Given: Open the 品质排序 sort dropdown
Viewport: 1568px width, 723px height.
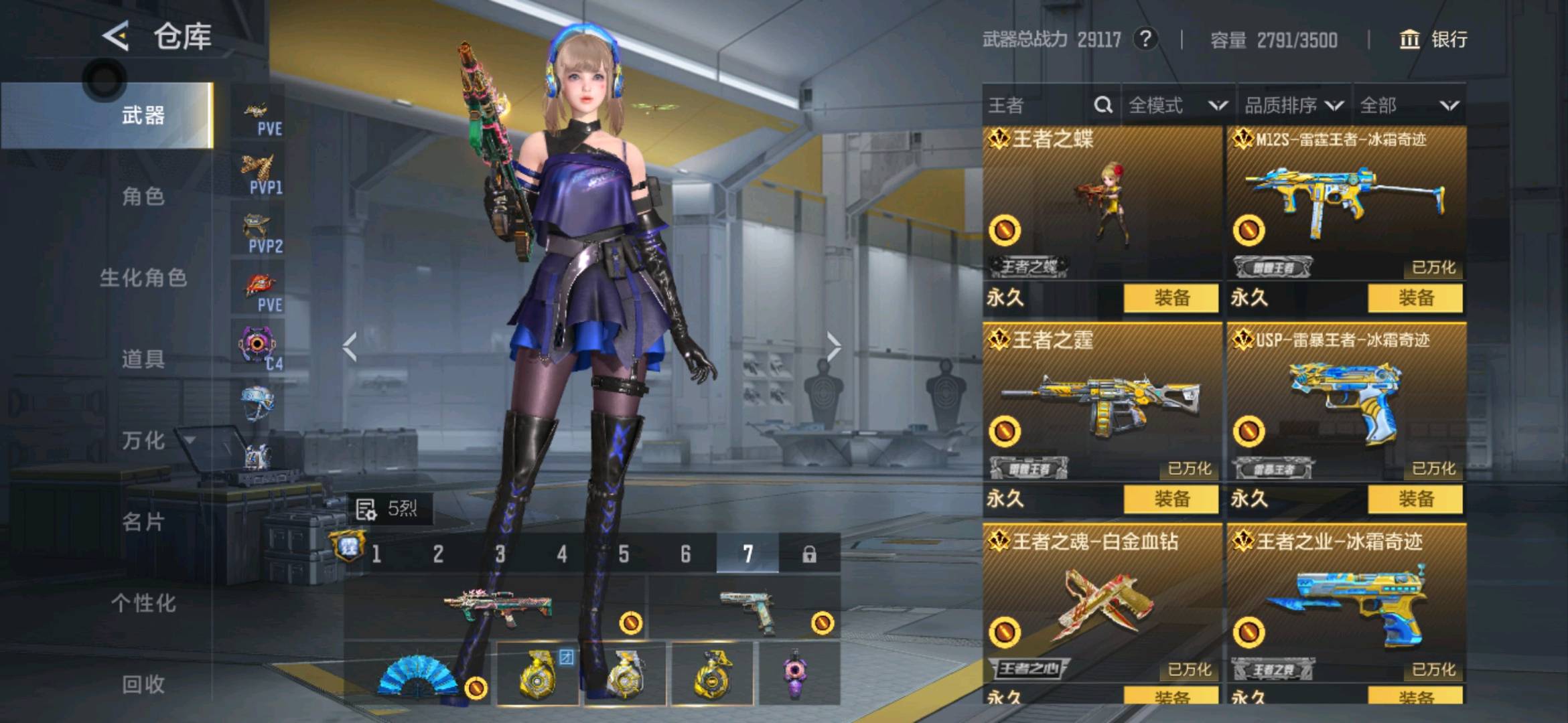Looking at the screenshot, I should coord(1293,105).
